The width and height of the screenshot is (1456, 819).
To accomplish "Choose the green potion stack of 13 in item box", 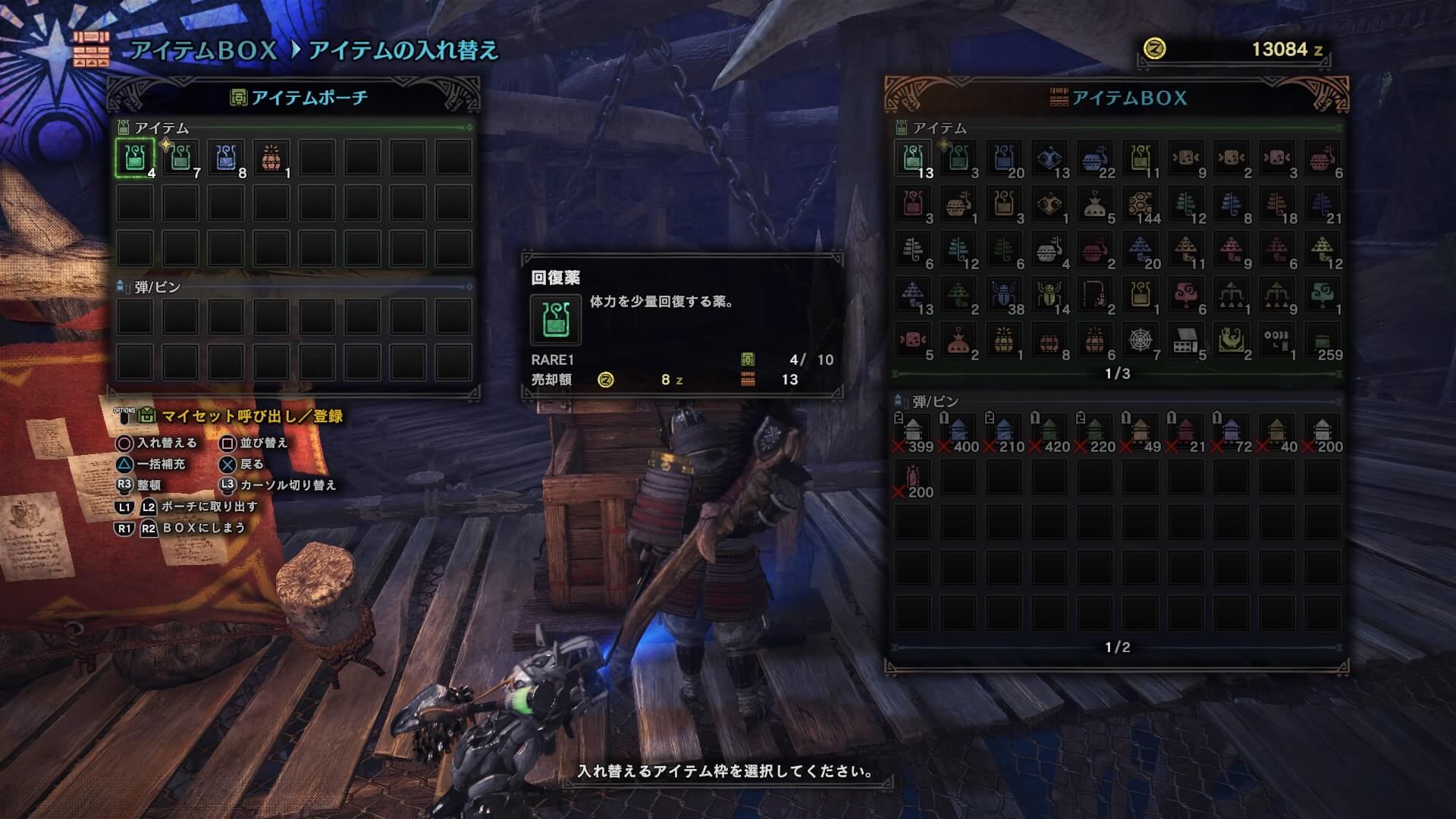I will click(x=913, y=158).
